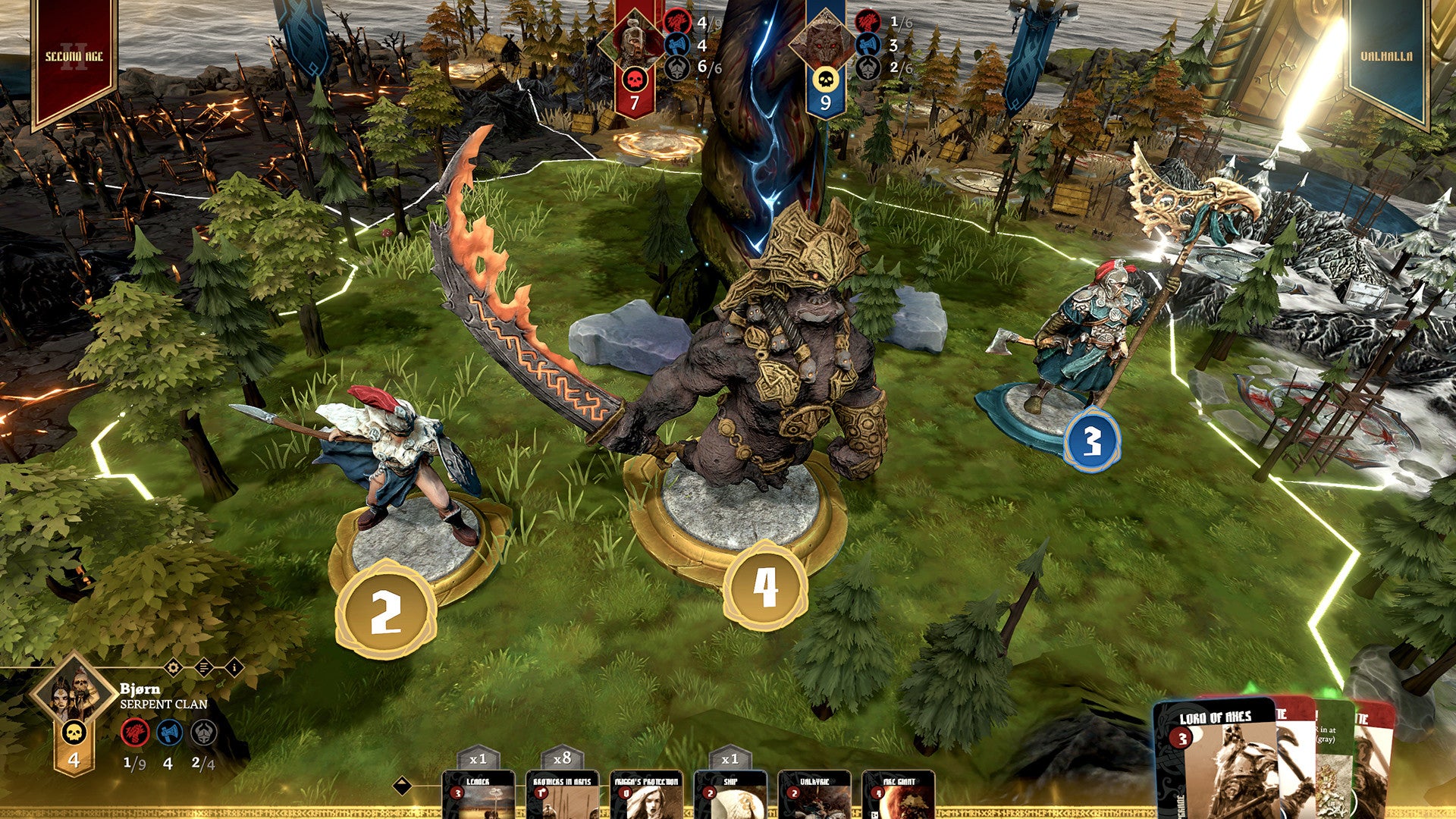Select Bjørn's red Rage stat icon
The width and height of the screenshot is (1456, 819).
136,733
